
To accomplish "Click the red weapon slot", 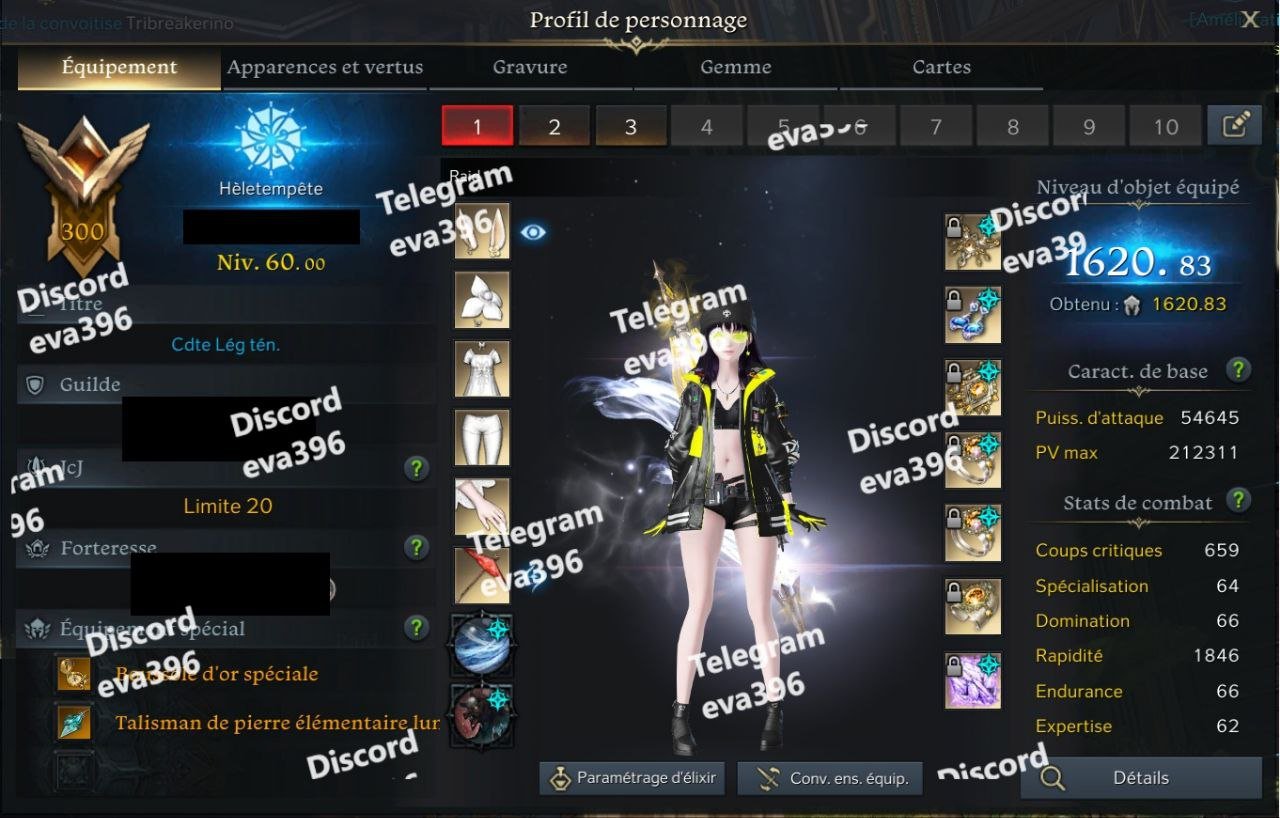I will pos(482,575).
